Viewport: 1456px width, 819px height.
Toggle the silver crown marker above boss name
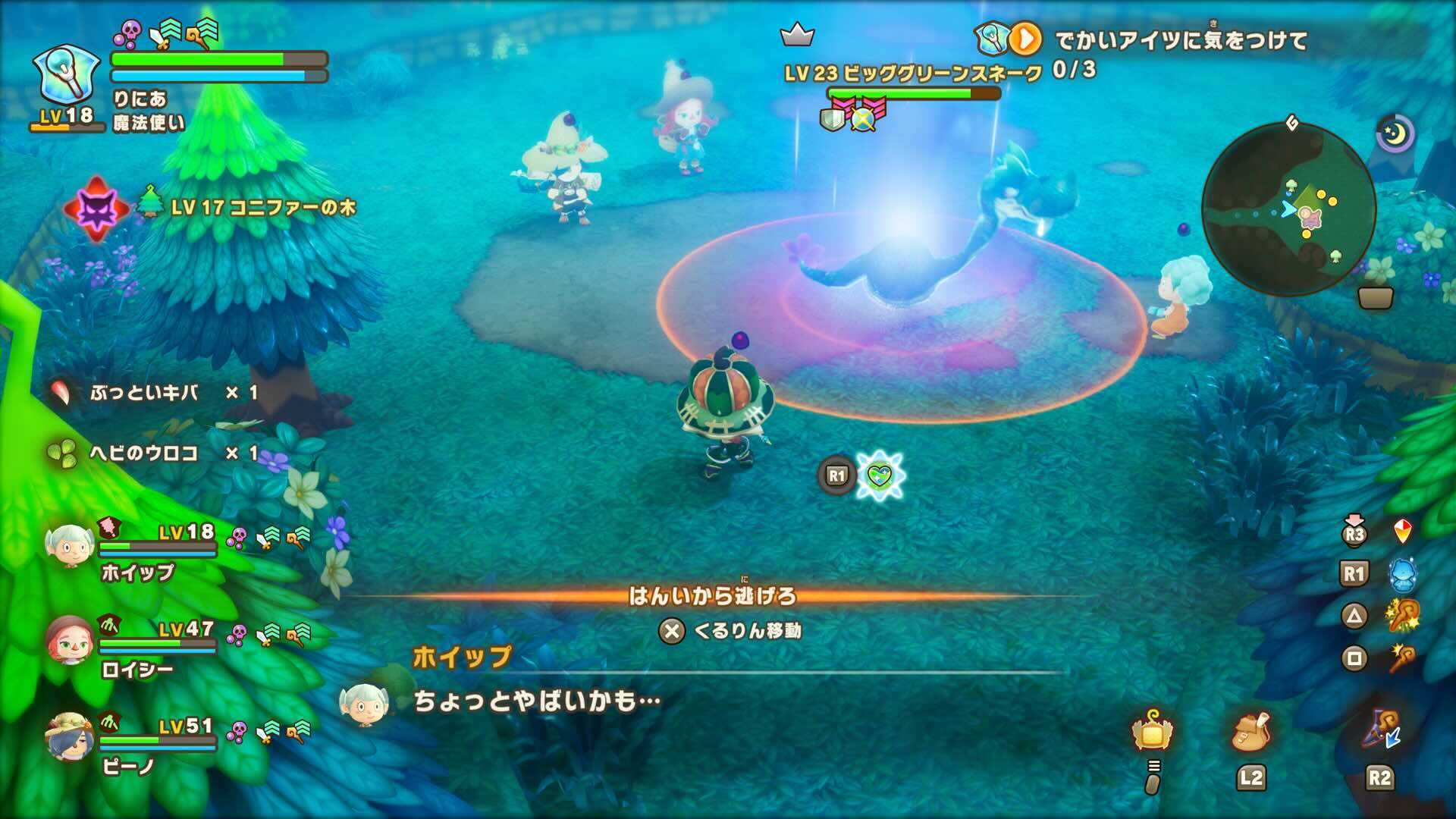796,34
